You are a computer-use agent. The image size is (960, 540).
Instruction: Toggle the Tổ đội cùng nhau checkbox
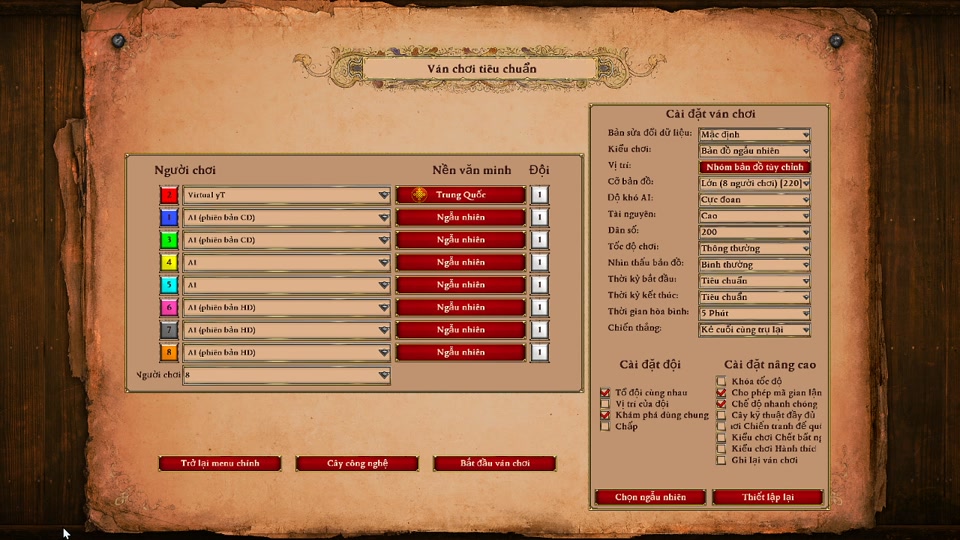click(605, 393)
